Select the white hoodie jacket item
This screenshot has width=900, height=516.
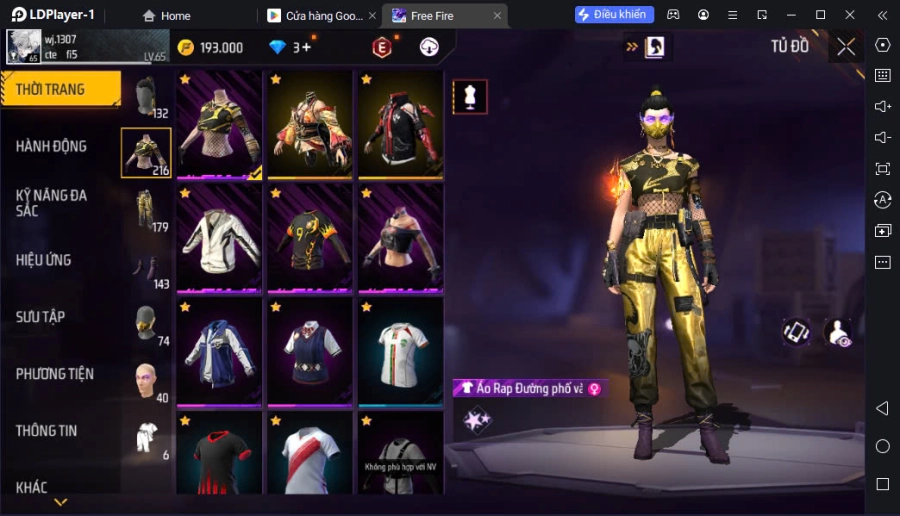click(219, 238)
